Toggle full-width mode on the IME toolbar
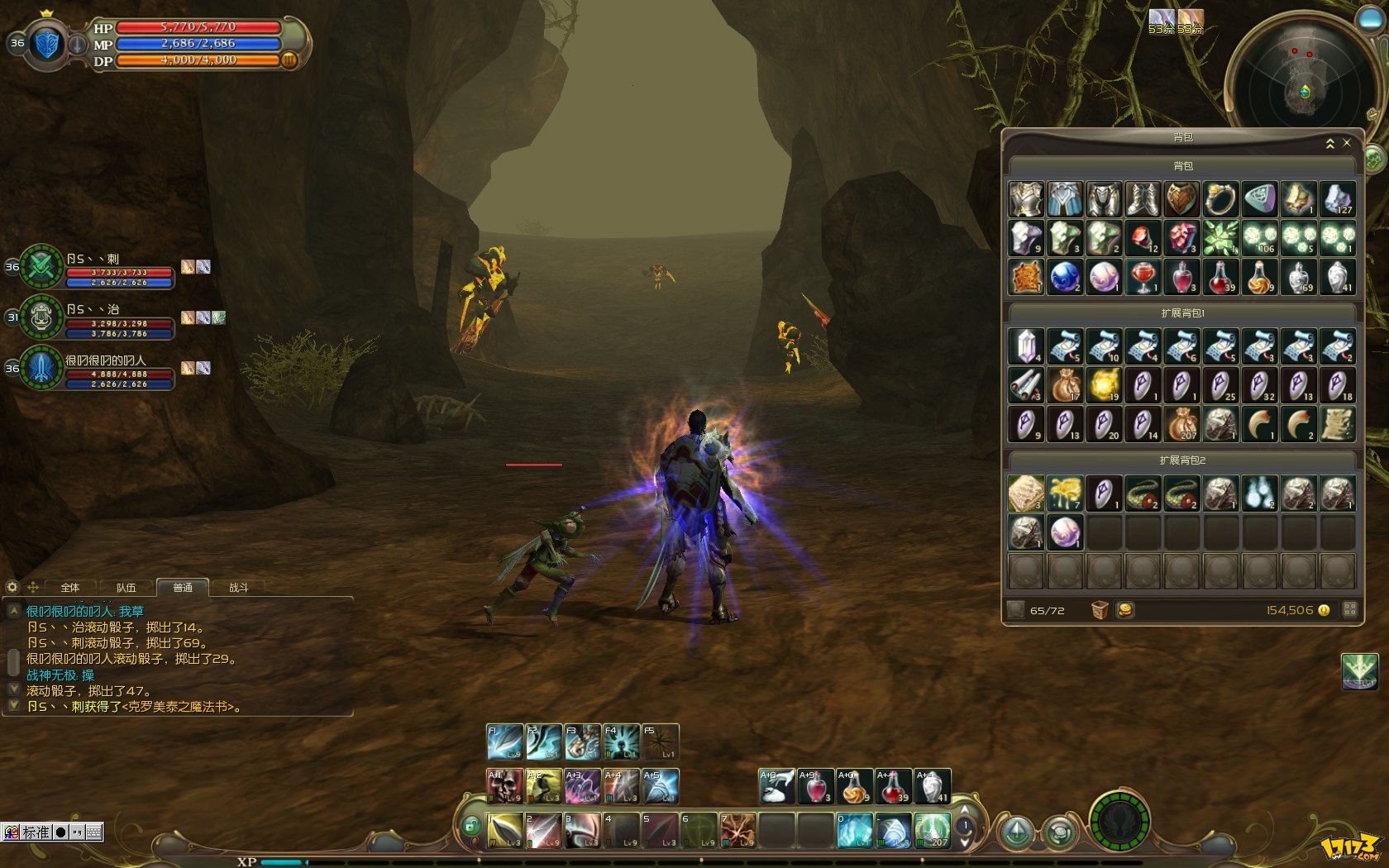 click(x=60, y=832)
